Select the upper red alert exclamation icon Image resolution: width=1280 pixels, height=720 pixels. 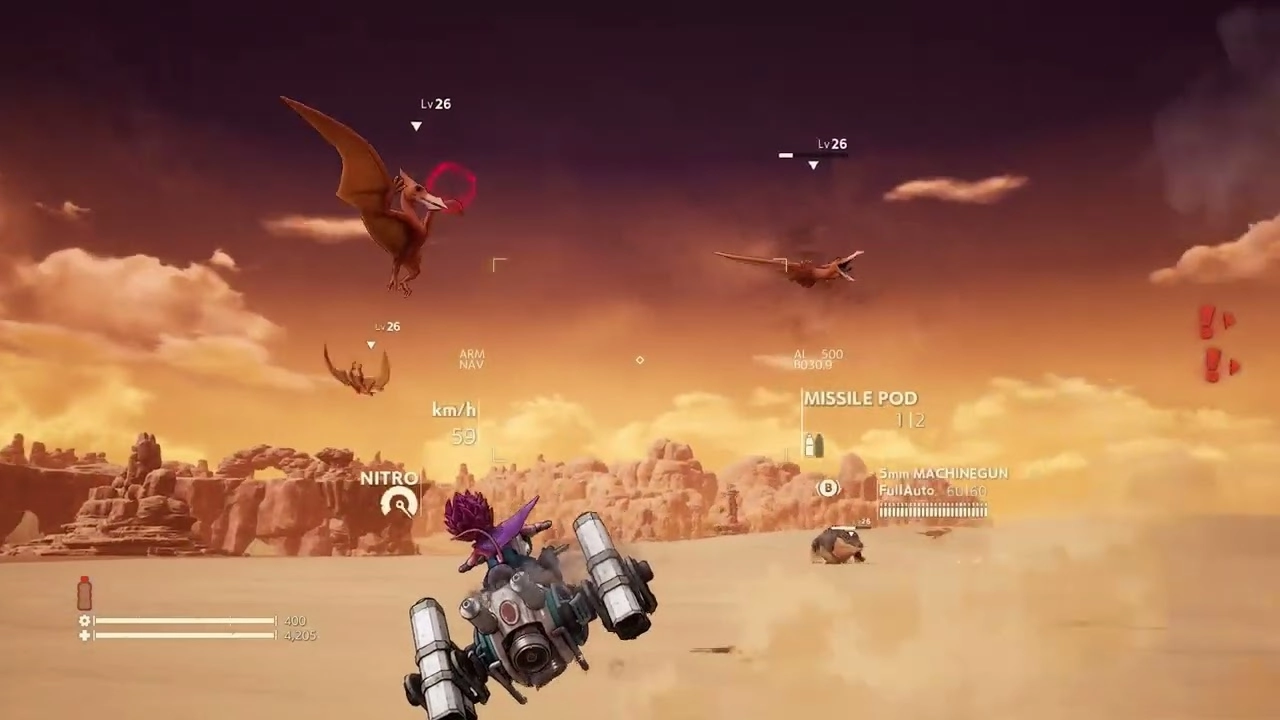1207,322
